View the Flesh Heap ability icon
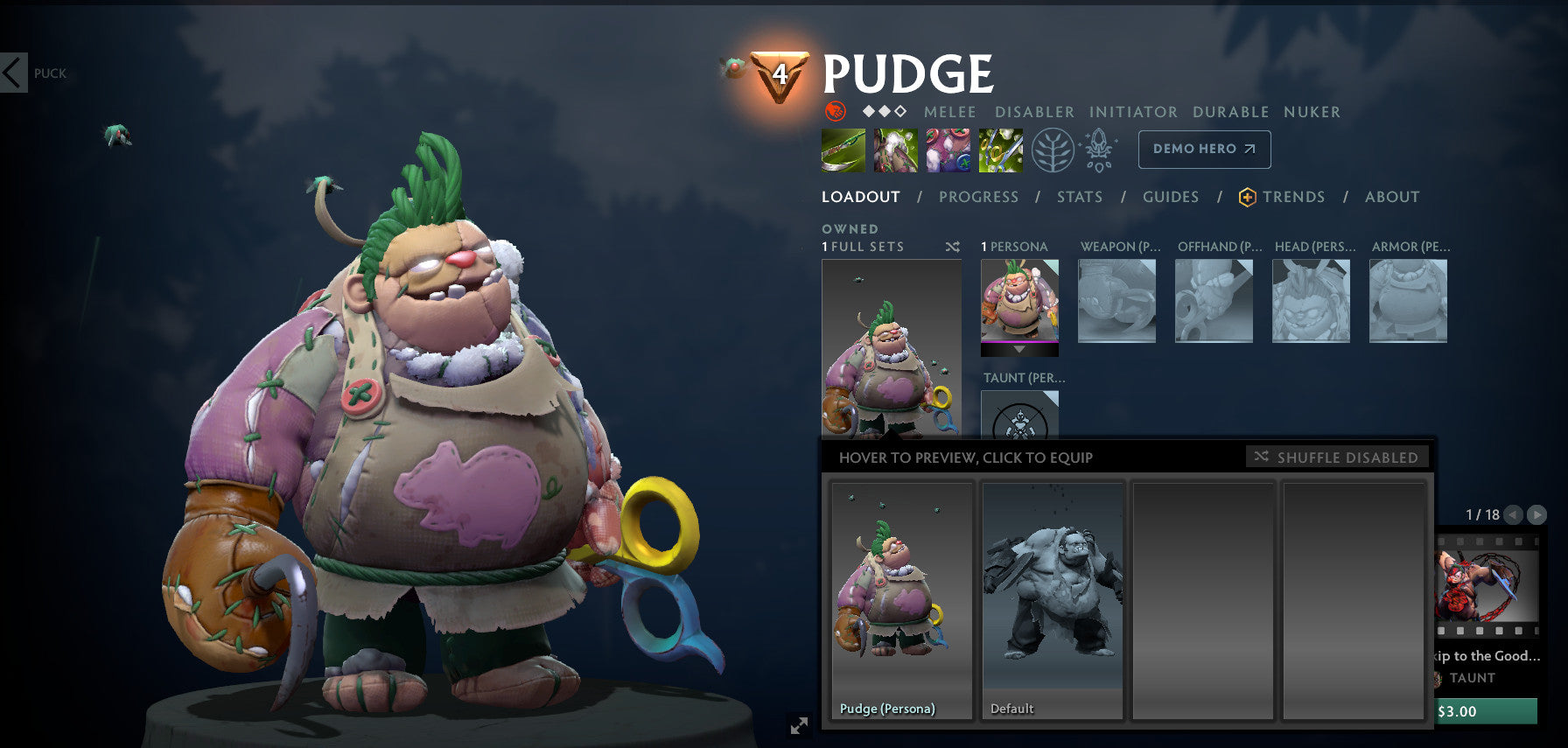This screenshot has width=1568, height=748. pyautogui.click(x=948, y=149)
